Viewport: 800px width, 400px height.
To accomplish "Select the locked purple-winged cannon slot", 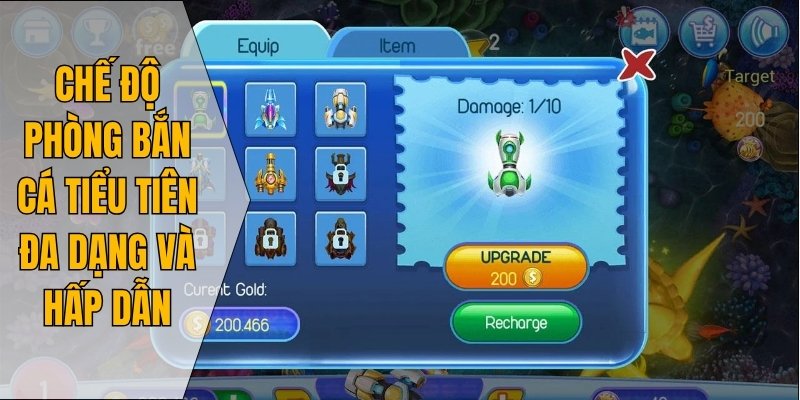I will click(340, 173).
